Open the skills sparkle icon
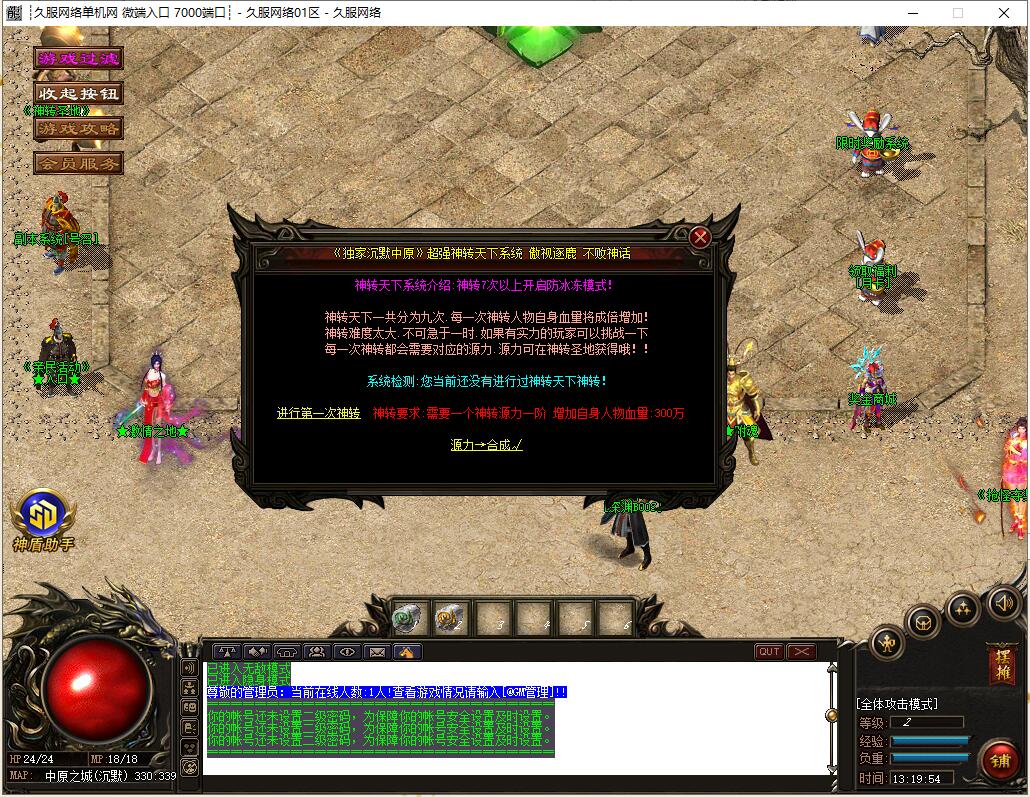 point(963,606)
